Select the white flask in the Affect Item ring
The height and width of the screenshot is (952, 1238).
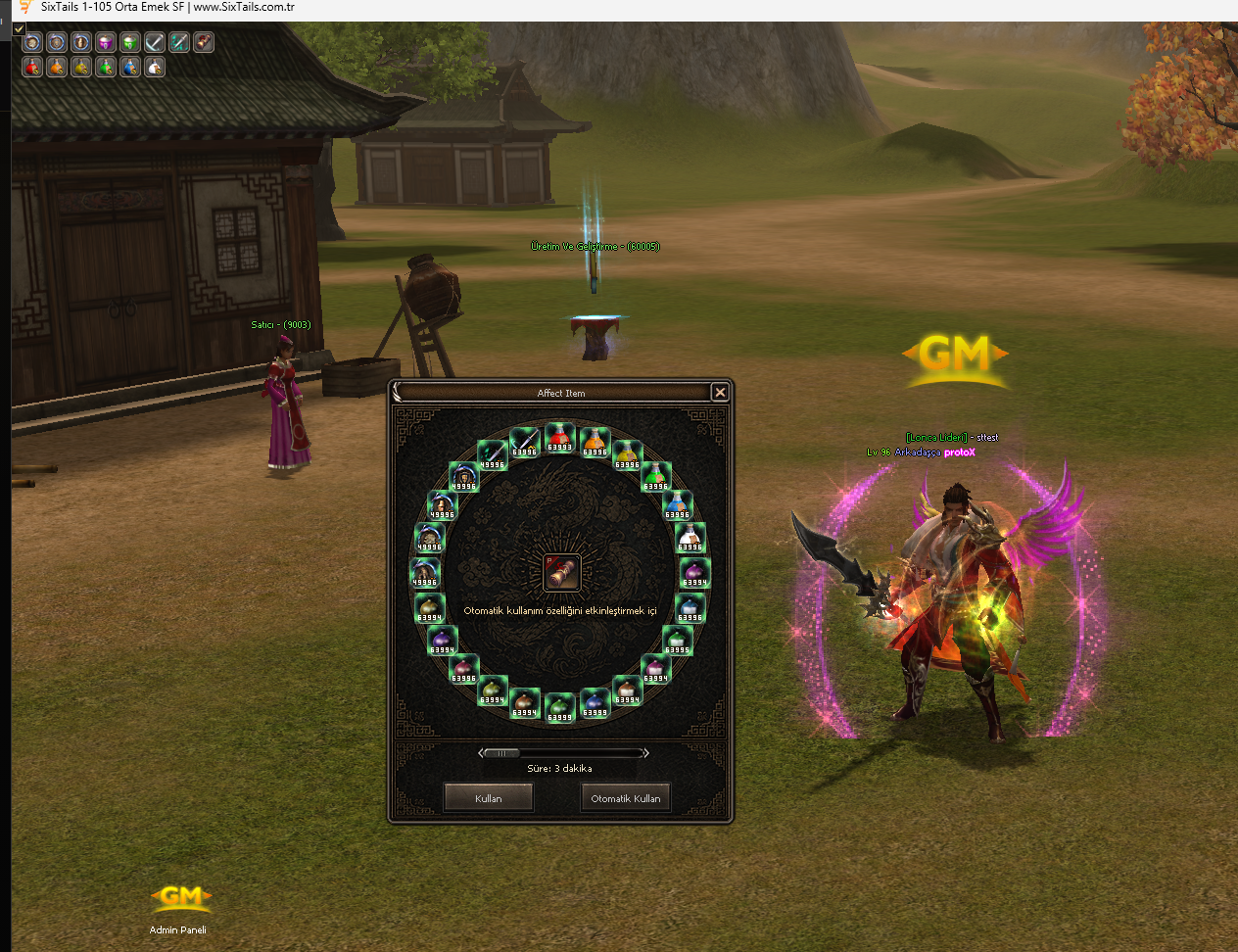tap(690, 538)
